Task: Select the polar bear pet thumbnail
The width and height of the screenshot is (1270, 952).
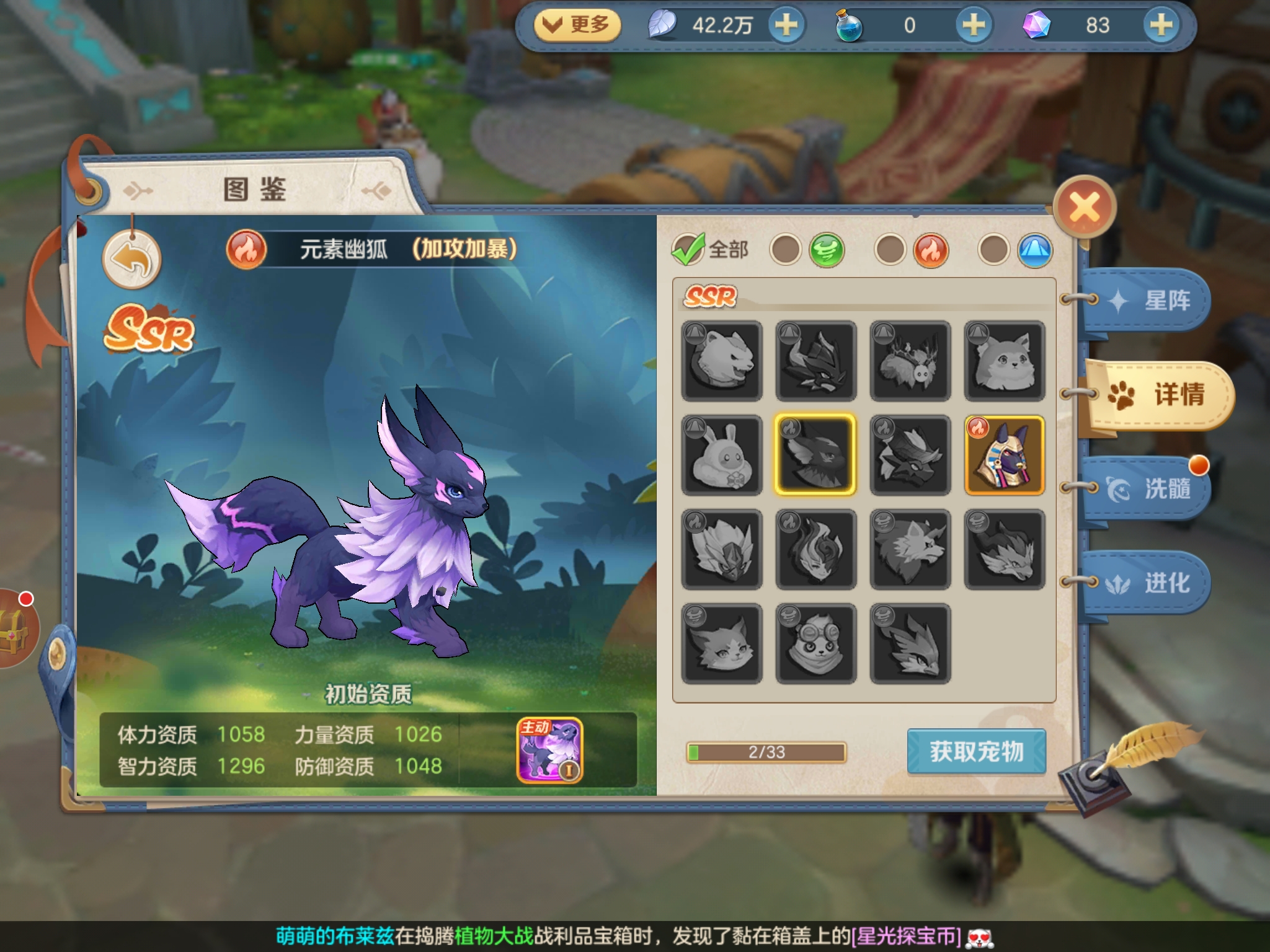Action: point(722,361)
